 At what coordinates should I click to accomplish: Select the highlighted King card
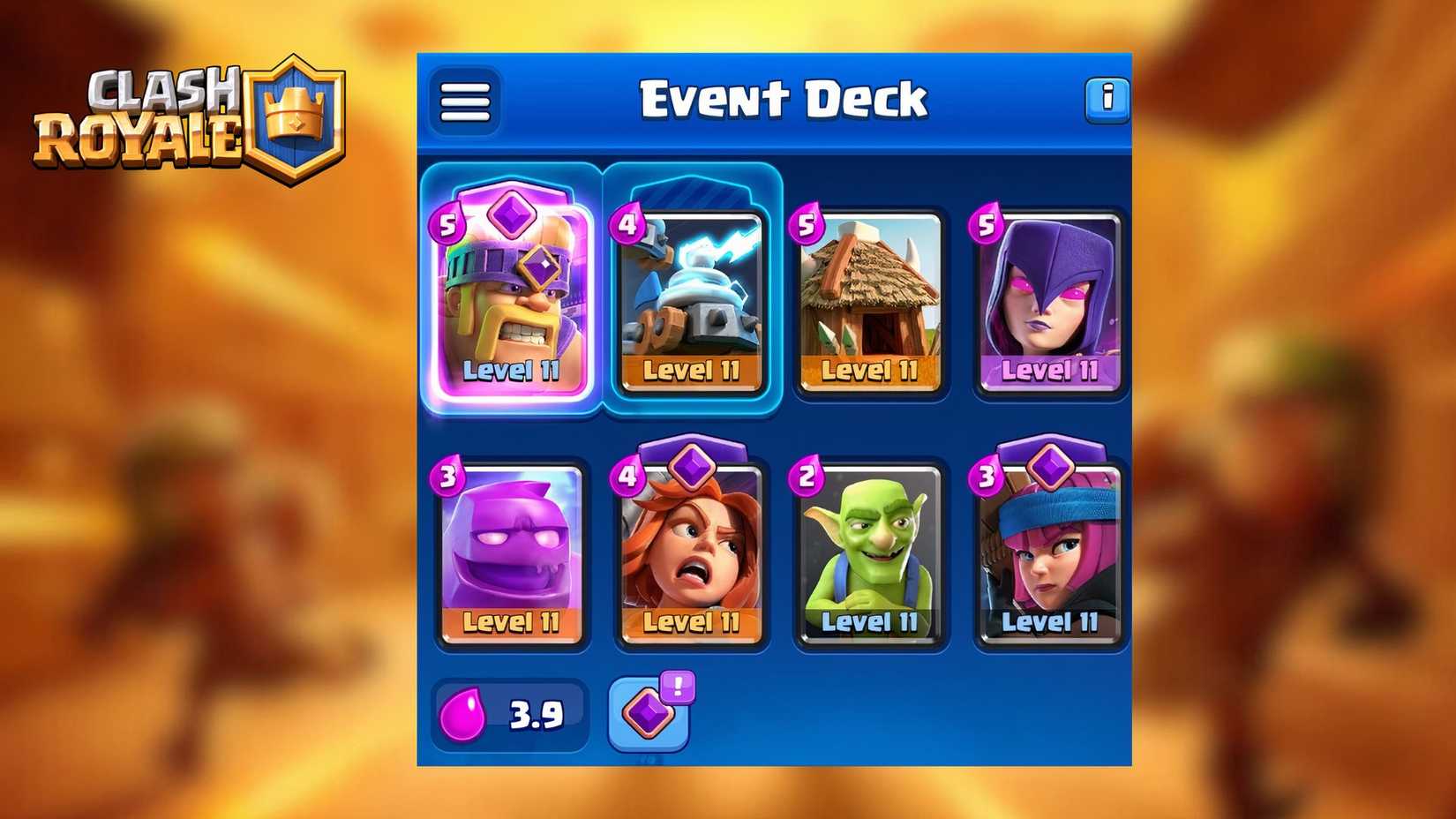[512, 300]
